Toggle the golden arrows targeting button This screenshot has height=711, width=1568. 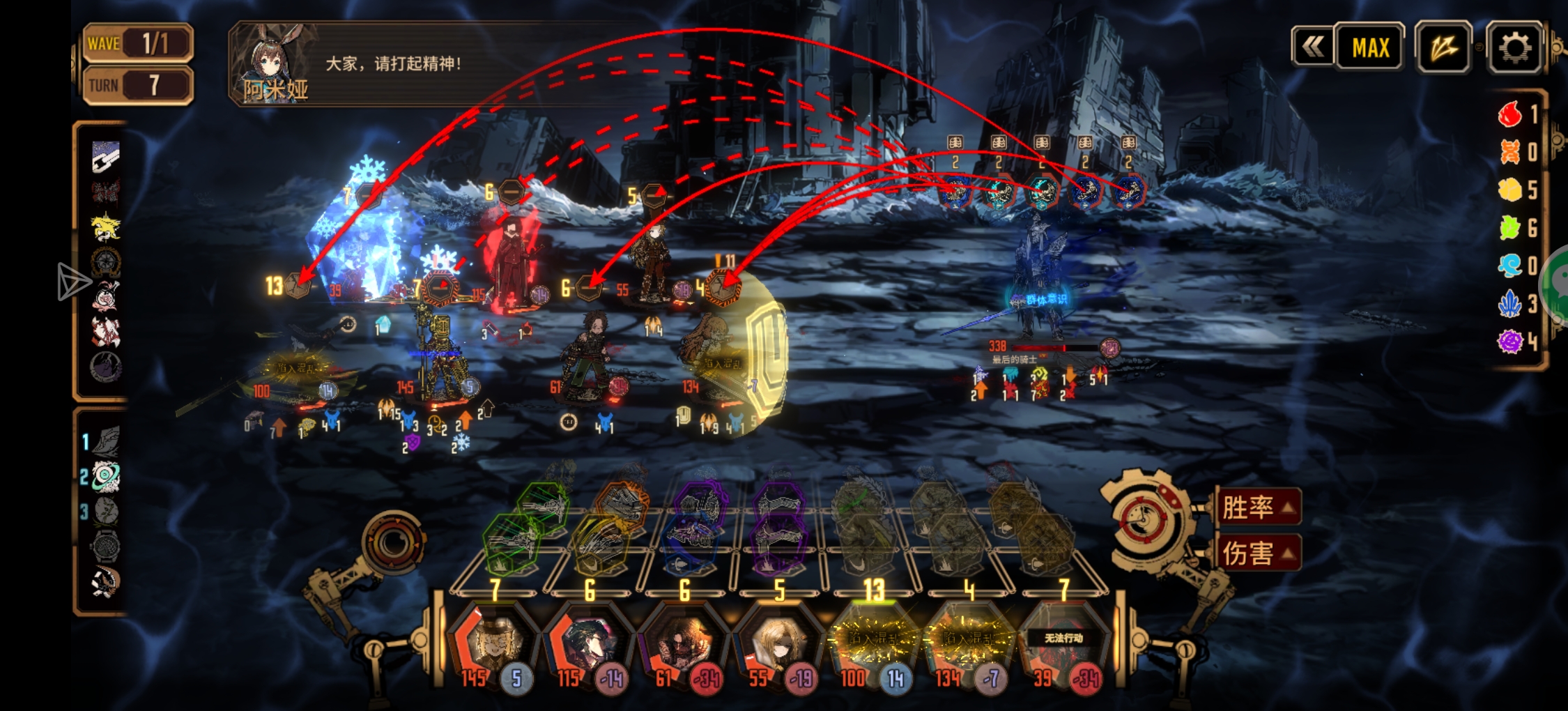click(1443, 47)
